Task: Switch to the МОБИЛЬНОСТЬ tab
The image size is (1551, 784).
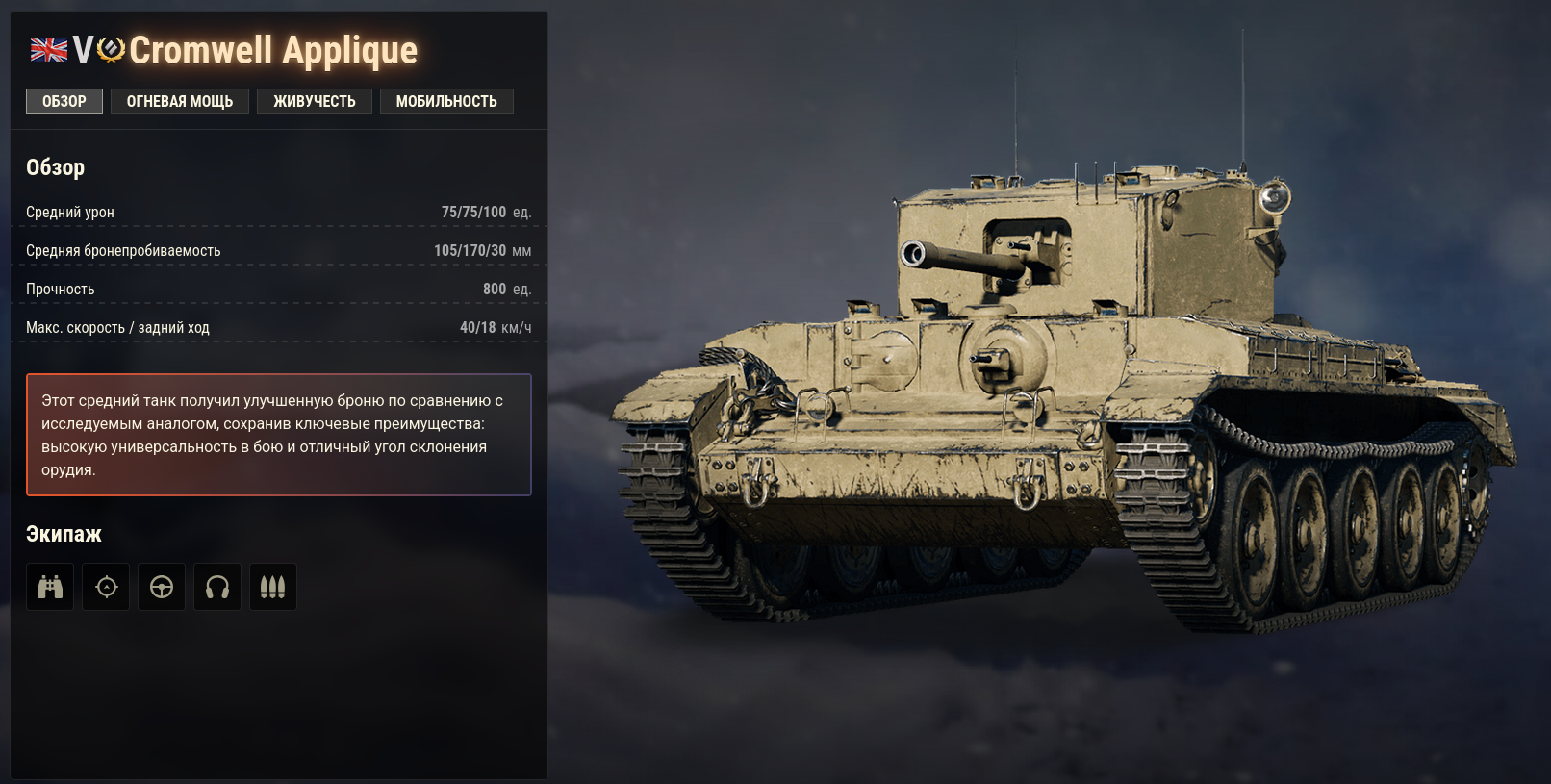Action: click(x=446, y=100)
